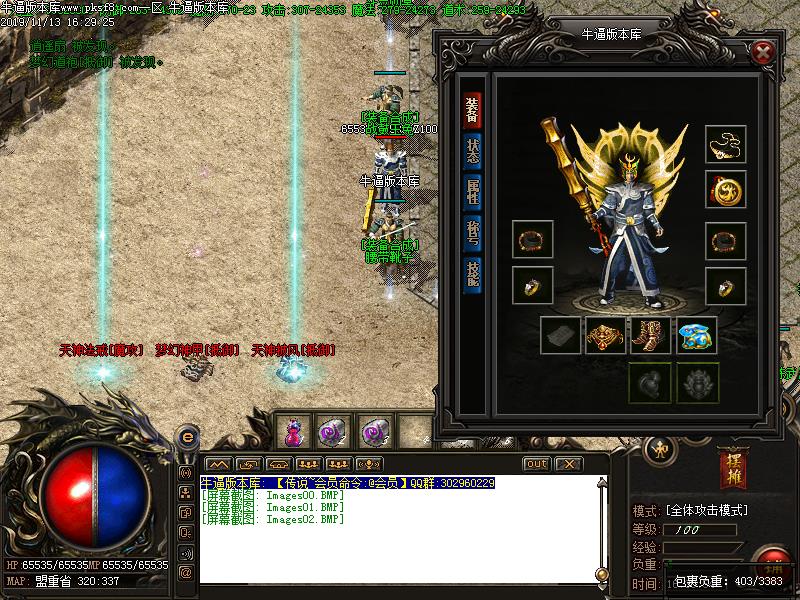Image resolution: width=800 pixels, height=600 pixels.
Task: Show the 技能 (Skills) tab
Action: click(x=472, y=273)
